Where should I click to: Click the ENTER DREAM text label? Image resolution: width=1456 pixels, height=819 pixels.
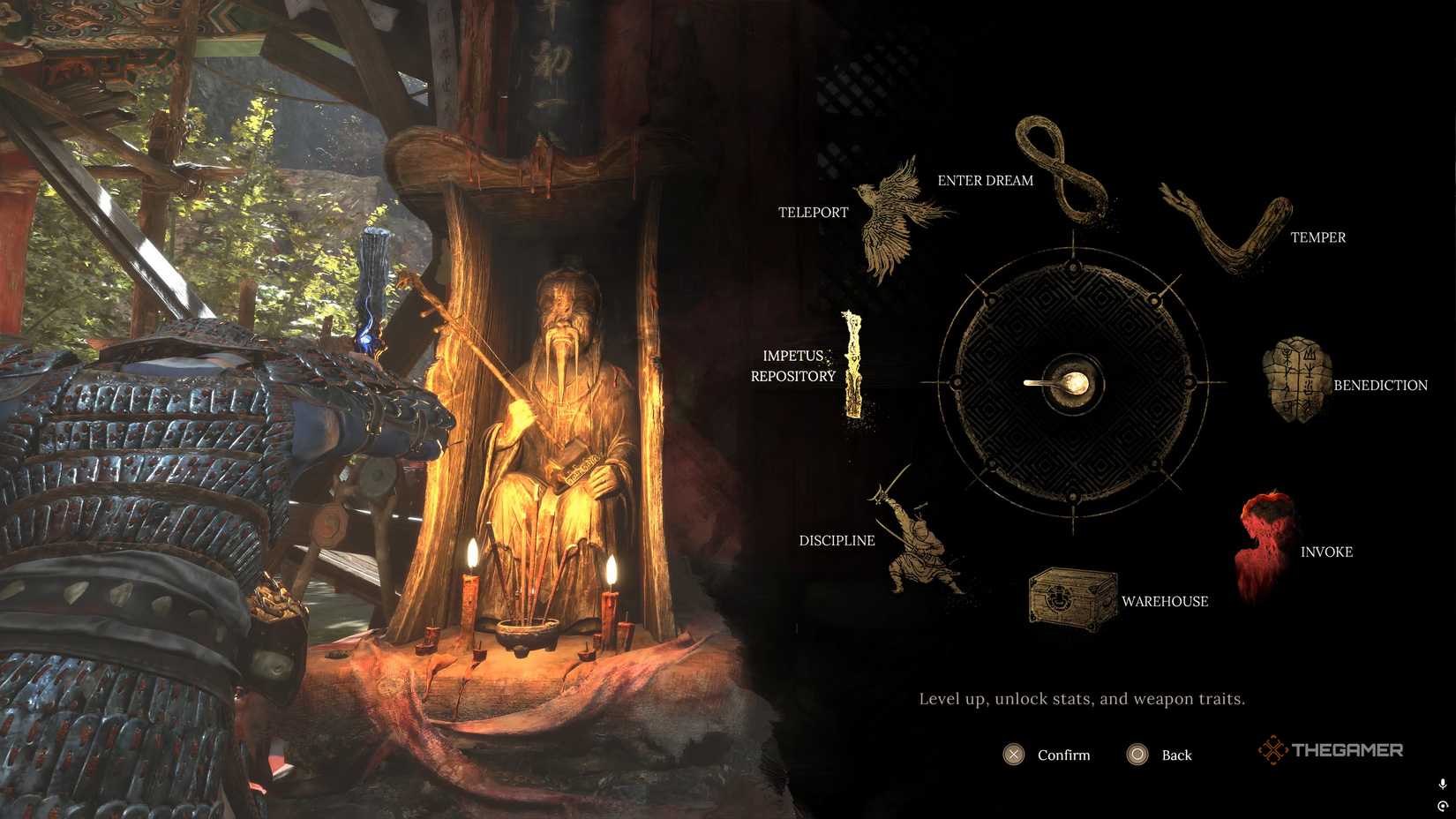click(986, 181)
